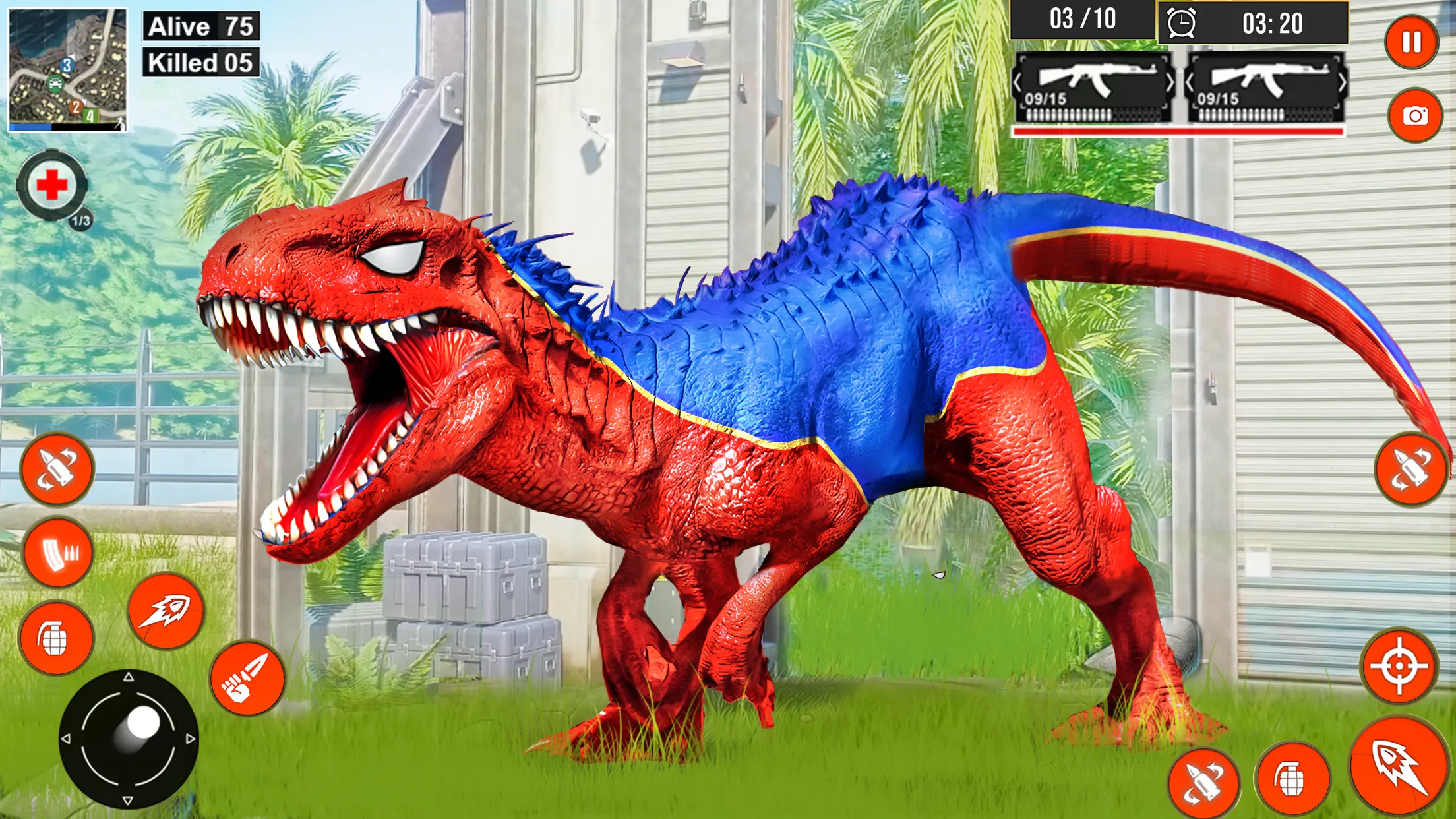Image resolution: width=1456 pixels, height=819 pixels.
Task: Tap the red ammo progress bar
Action: 1180,132
